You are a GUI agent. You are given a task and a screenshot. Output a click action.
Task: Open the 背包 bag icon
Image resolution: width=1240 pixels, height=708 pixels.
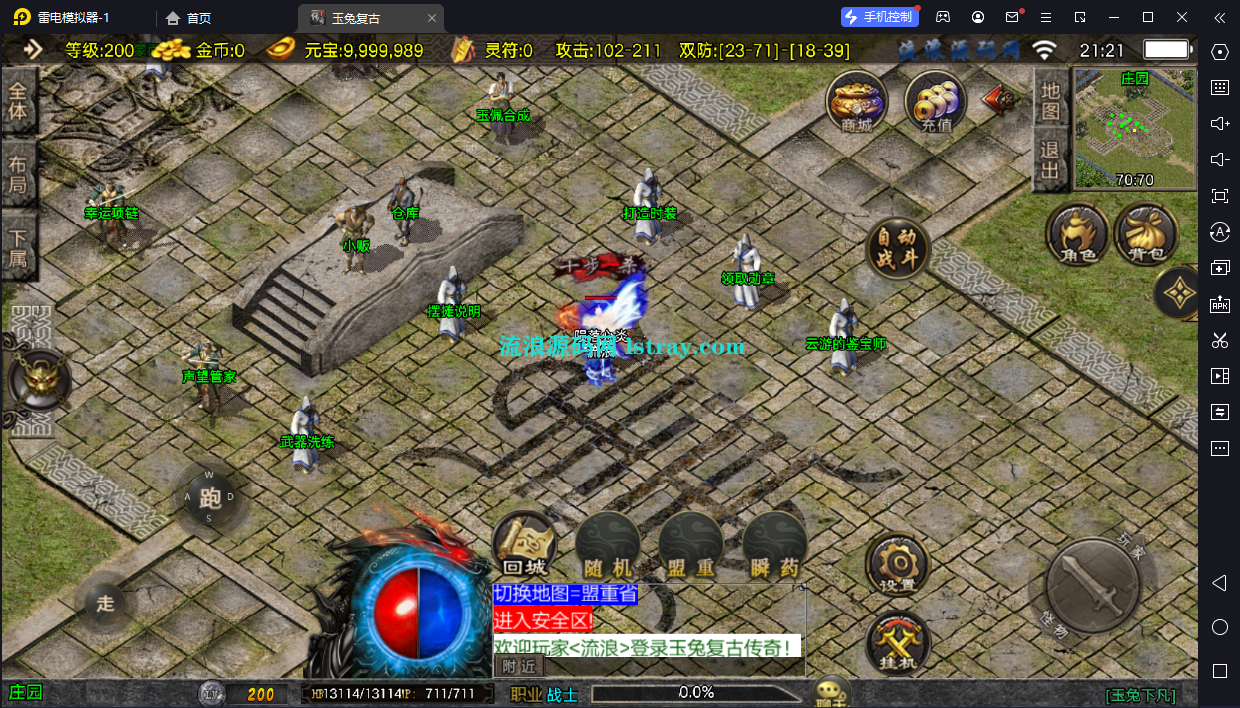(x=1144, y=235)
